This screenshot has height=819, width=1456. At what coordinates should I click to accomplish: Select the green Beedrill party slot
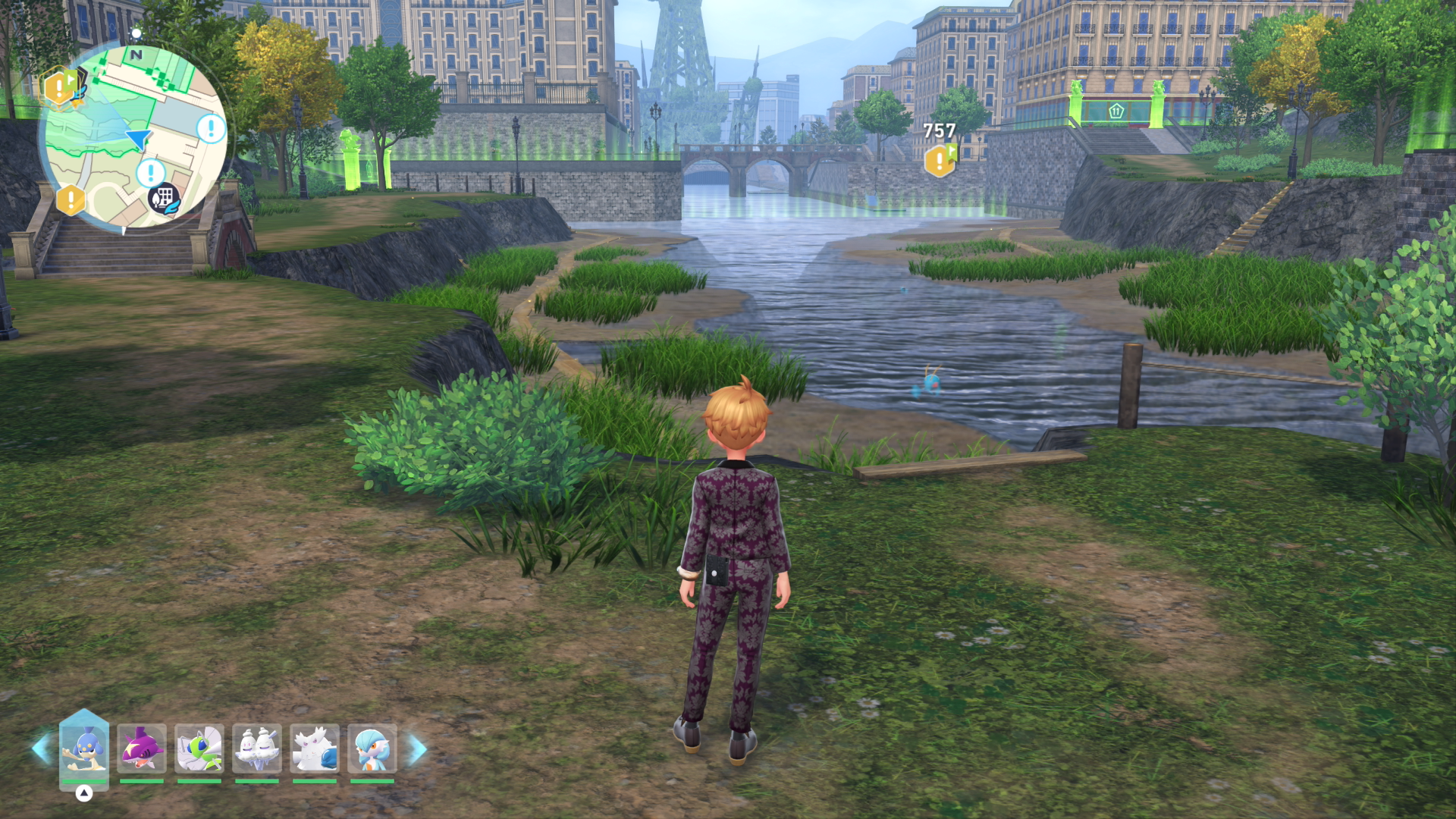click(199, 748)
